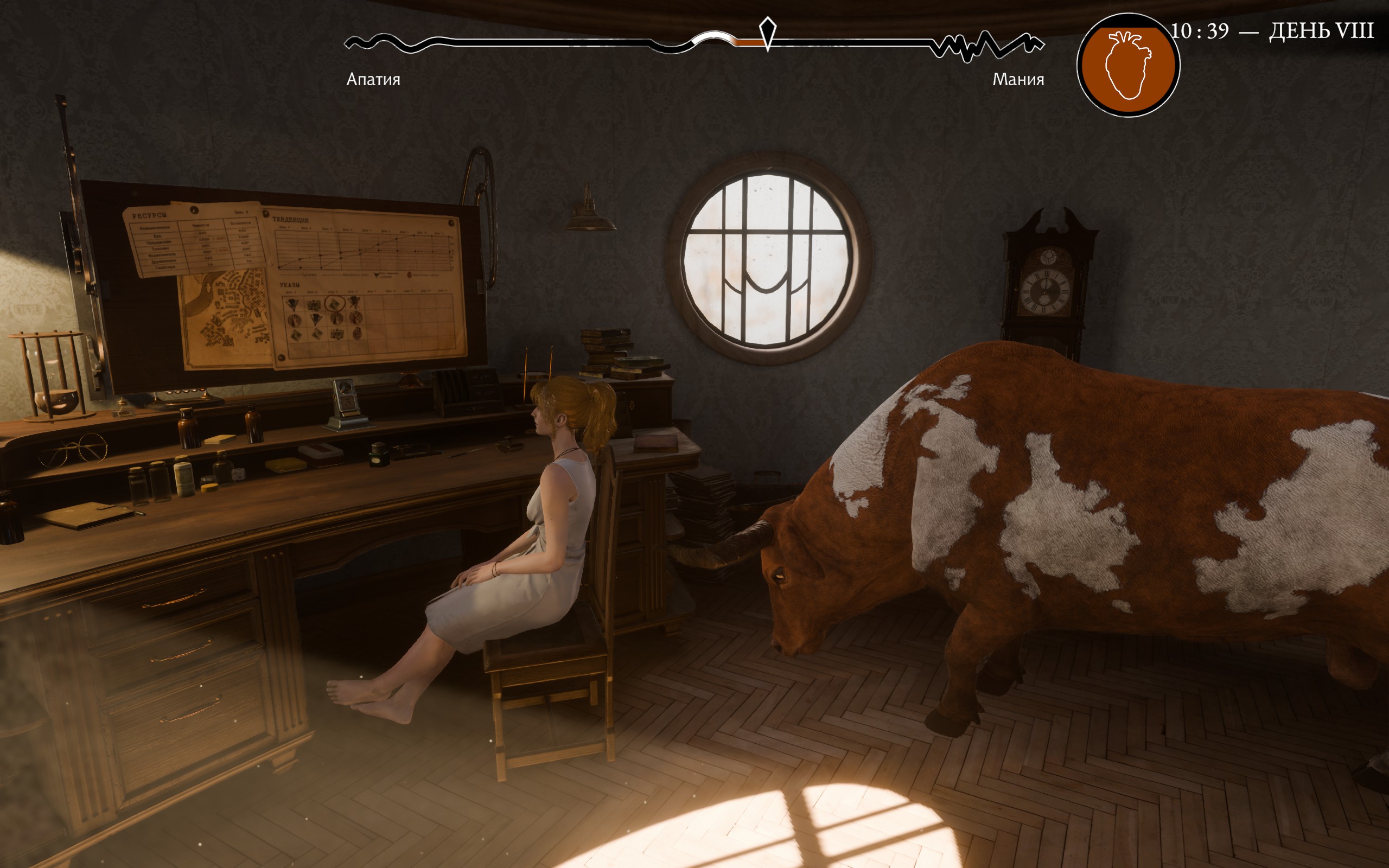Click the orange heart icon
Image resolution: width=1389 pixels, height=868 pixels.
[1127, 66]
